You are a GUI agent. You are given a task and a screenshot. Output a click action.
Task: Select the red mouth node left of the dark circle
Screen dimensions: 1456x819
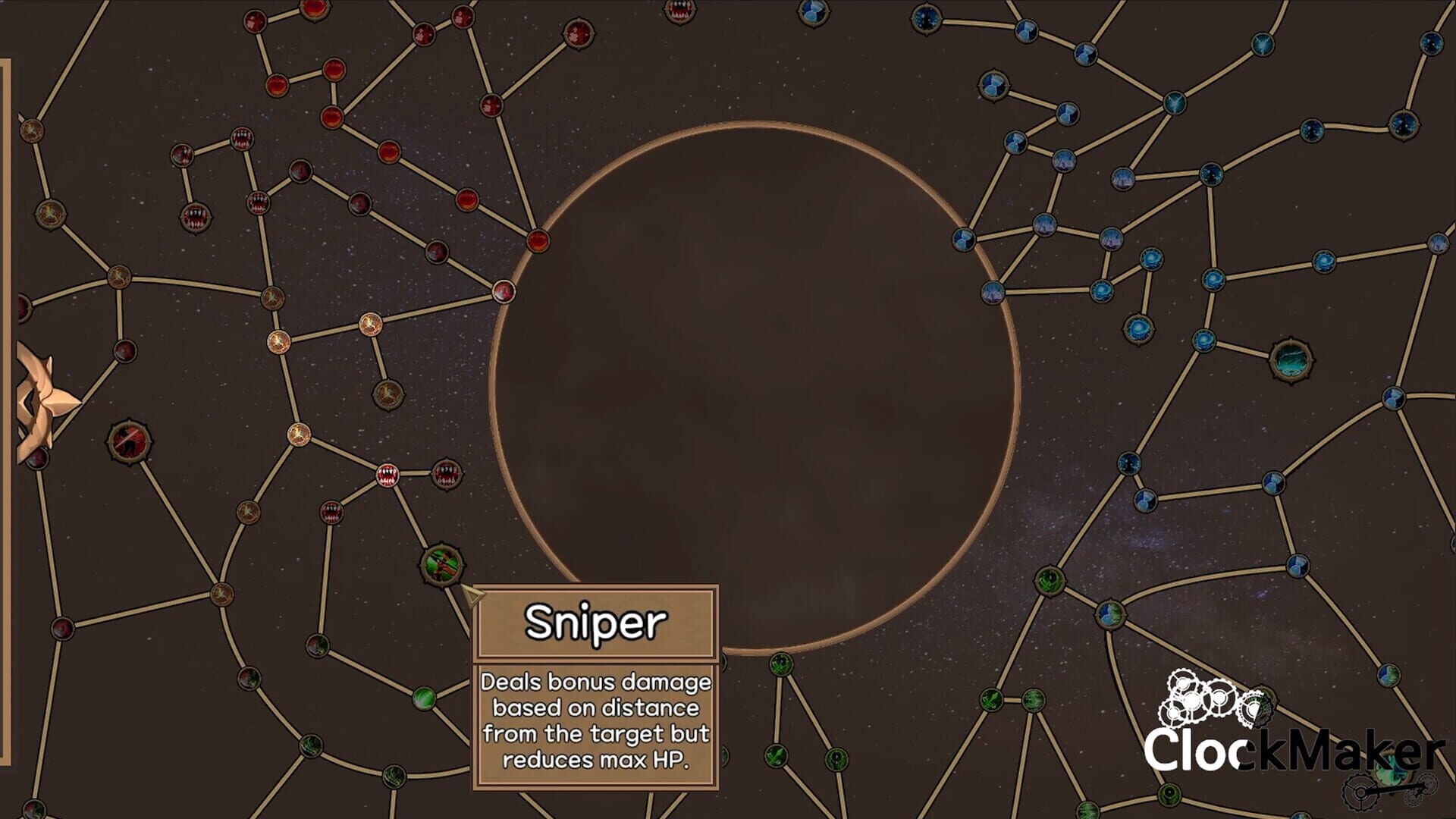388,473
